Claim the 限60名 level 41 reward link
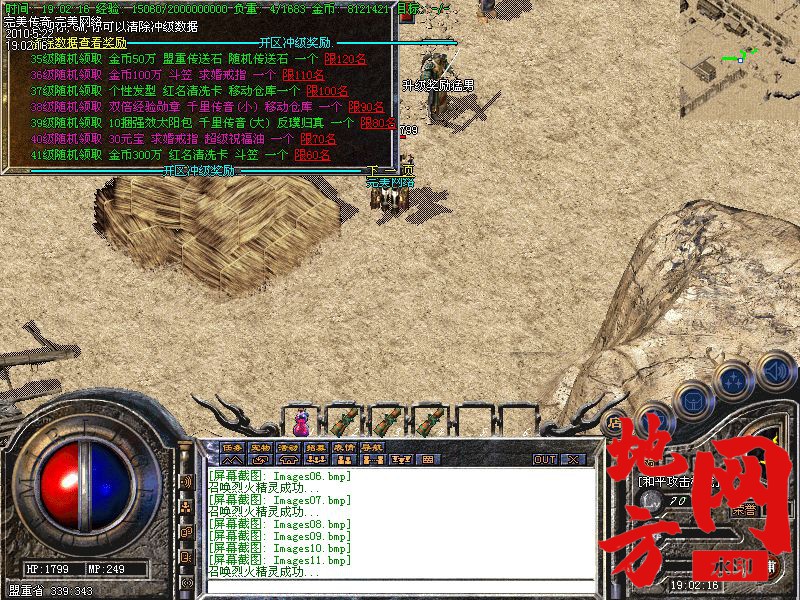Image resolution: width=800 pixels, height=600 pixels. (x=311, y=155)
